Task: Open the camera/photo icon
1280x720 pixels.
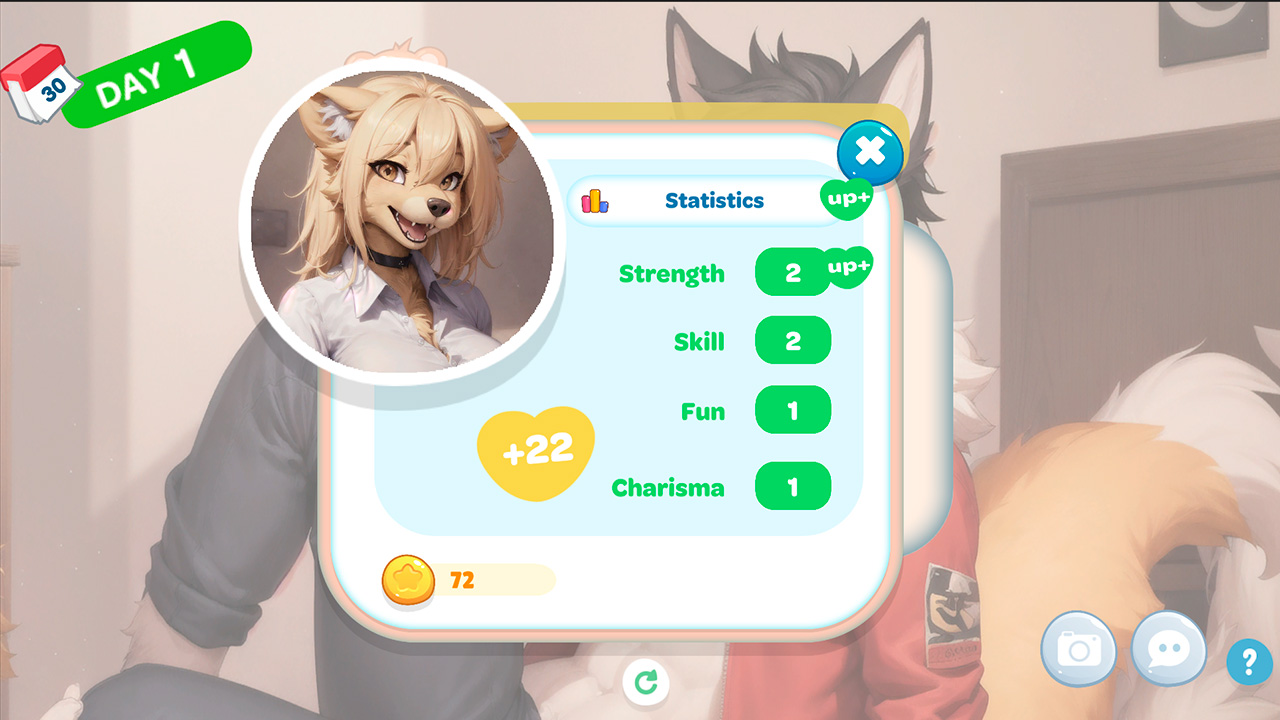Action: 1080,649
